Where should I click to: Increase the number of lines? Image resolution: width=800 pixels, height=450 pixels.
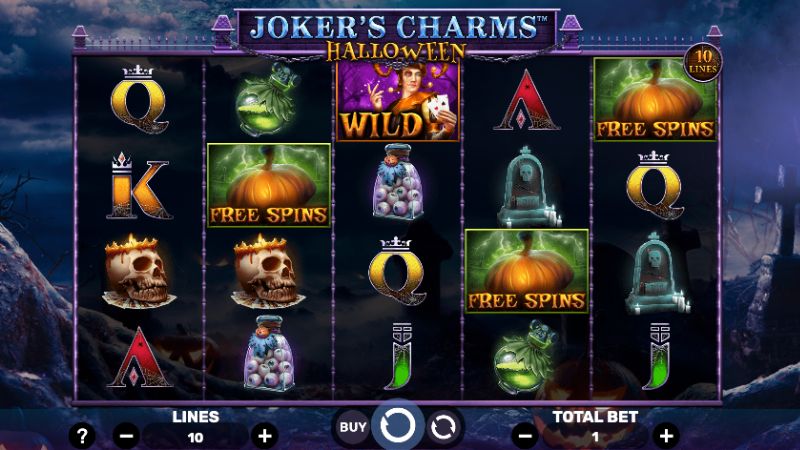pyautogui.click(x=264, y=435)
